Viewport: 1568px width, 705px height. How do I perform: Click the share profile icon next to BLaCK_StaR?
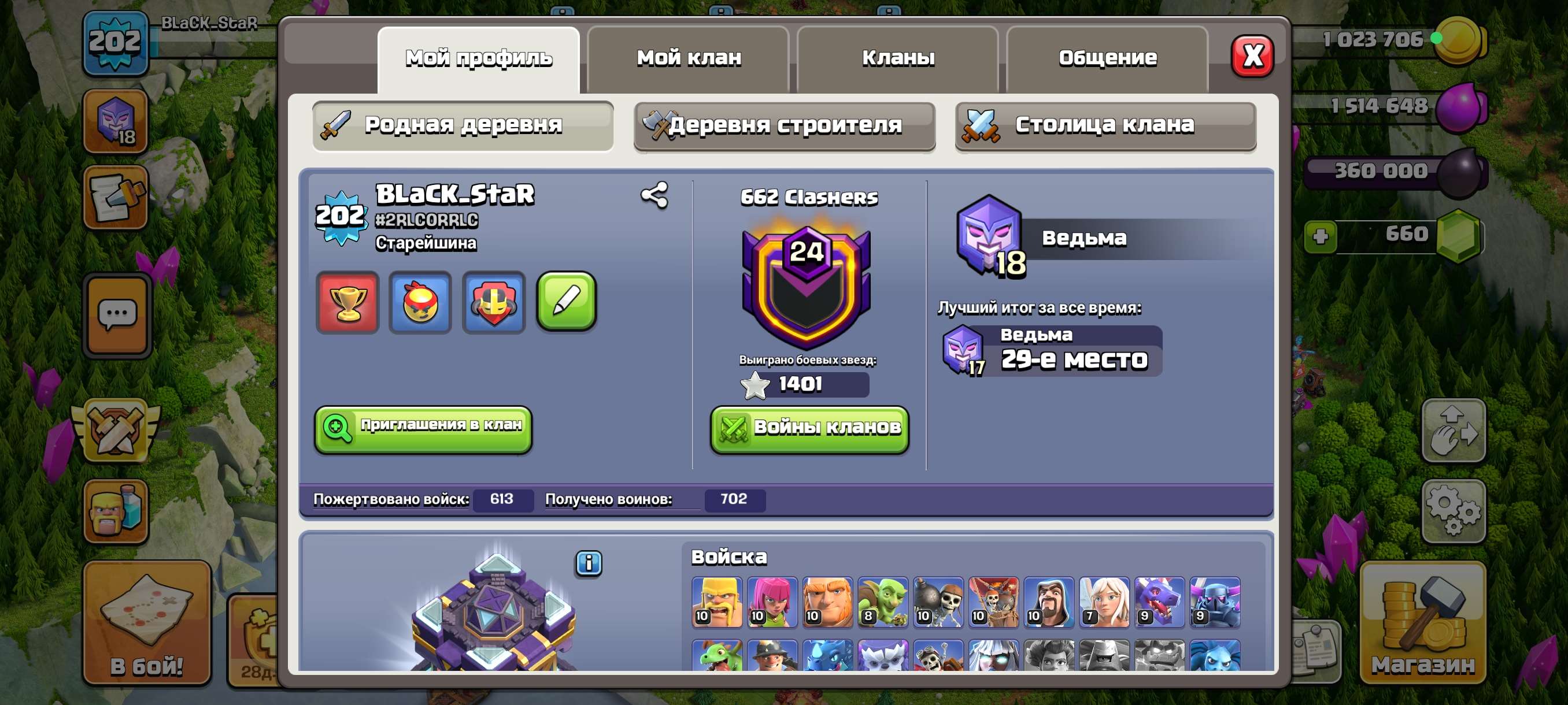point(654,196)
